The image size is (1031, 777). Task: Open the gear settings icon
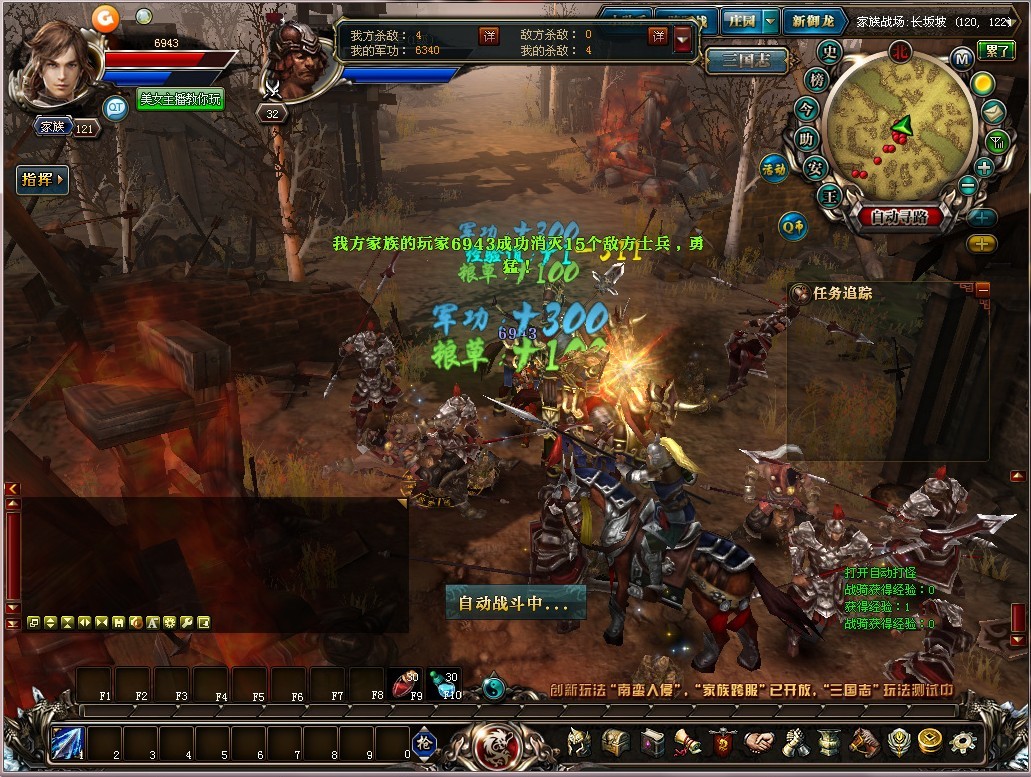[962, 742]
